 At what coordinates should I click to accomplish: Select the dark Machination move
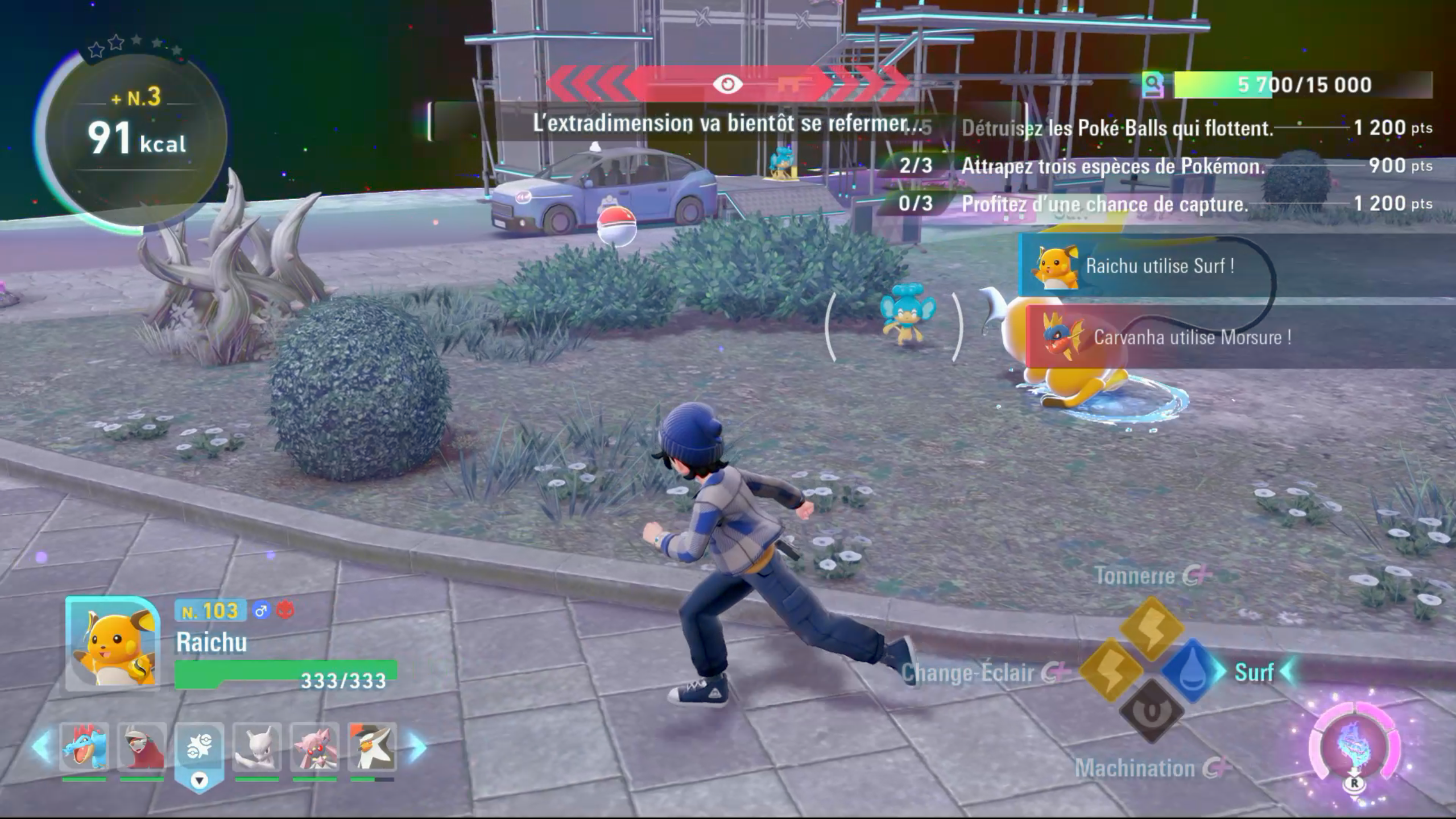click(1152, 711)
